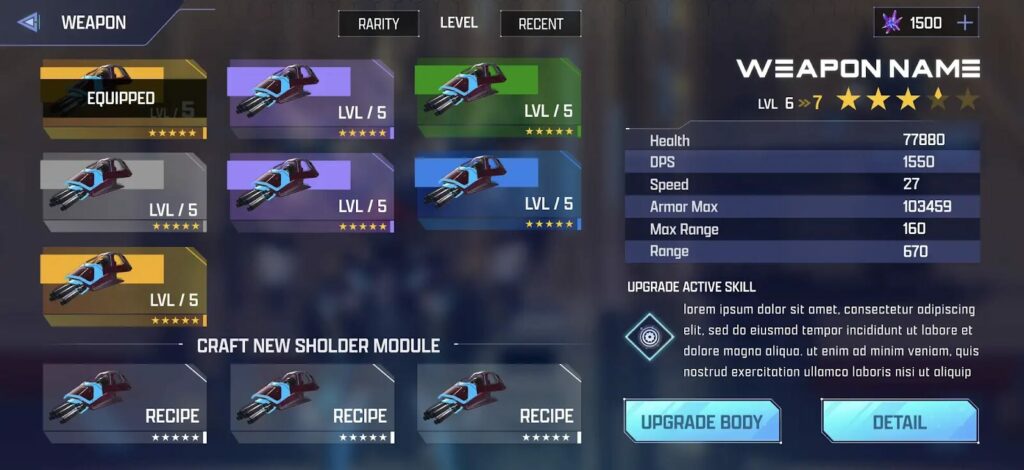Screen dimensions: 1024x470
Task: Go back using the arrow beside Weapon
Action: [x=28, y=22]
